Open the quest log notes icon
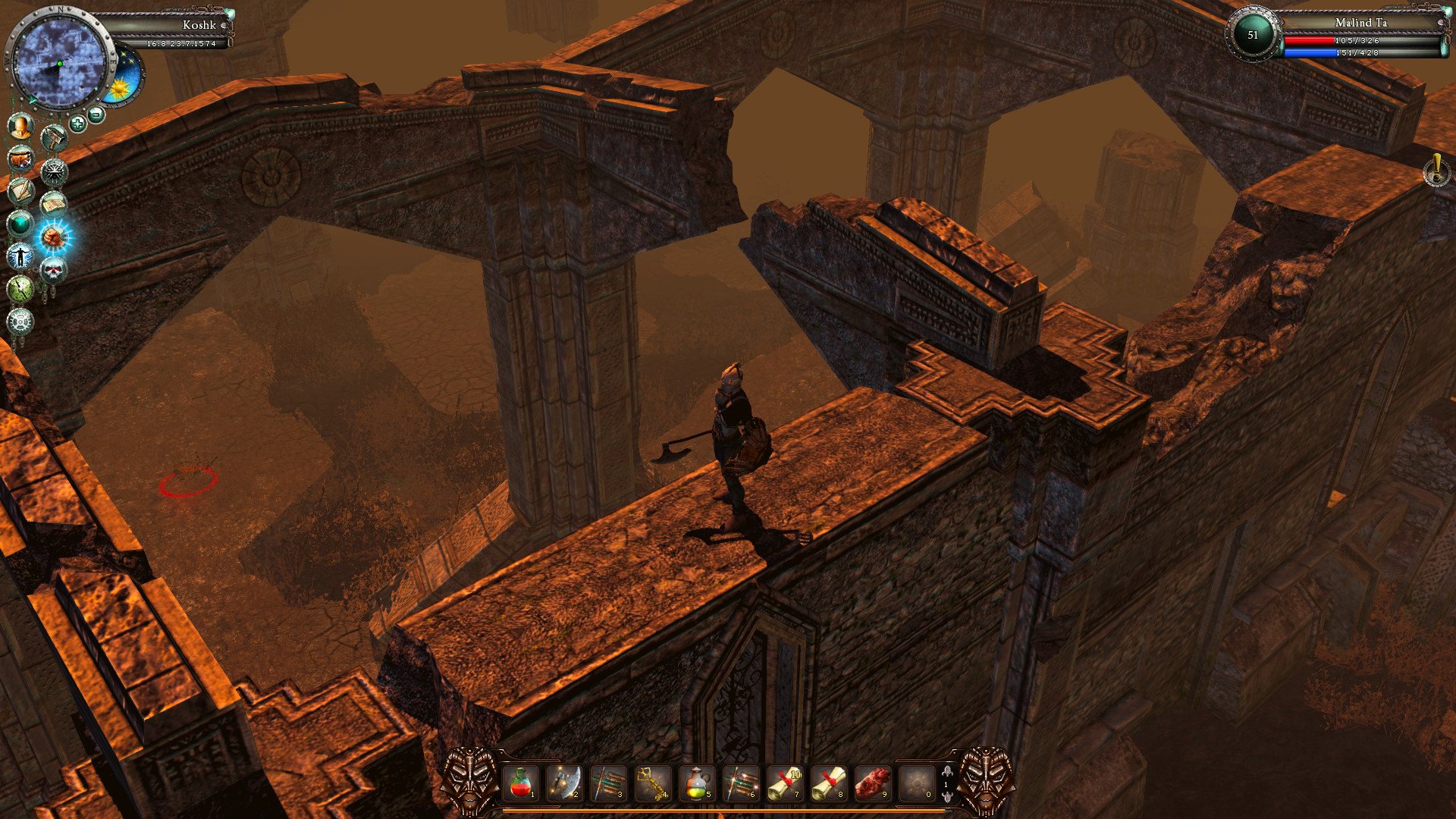Image resolution: width=1456 pixels, height=819 pixels. [20, 190]
